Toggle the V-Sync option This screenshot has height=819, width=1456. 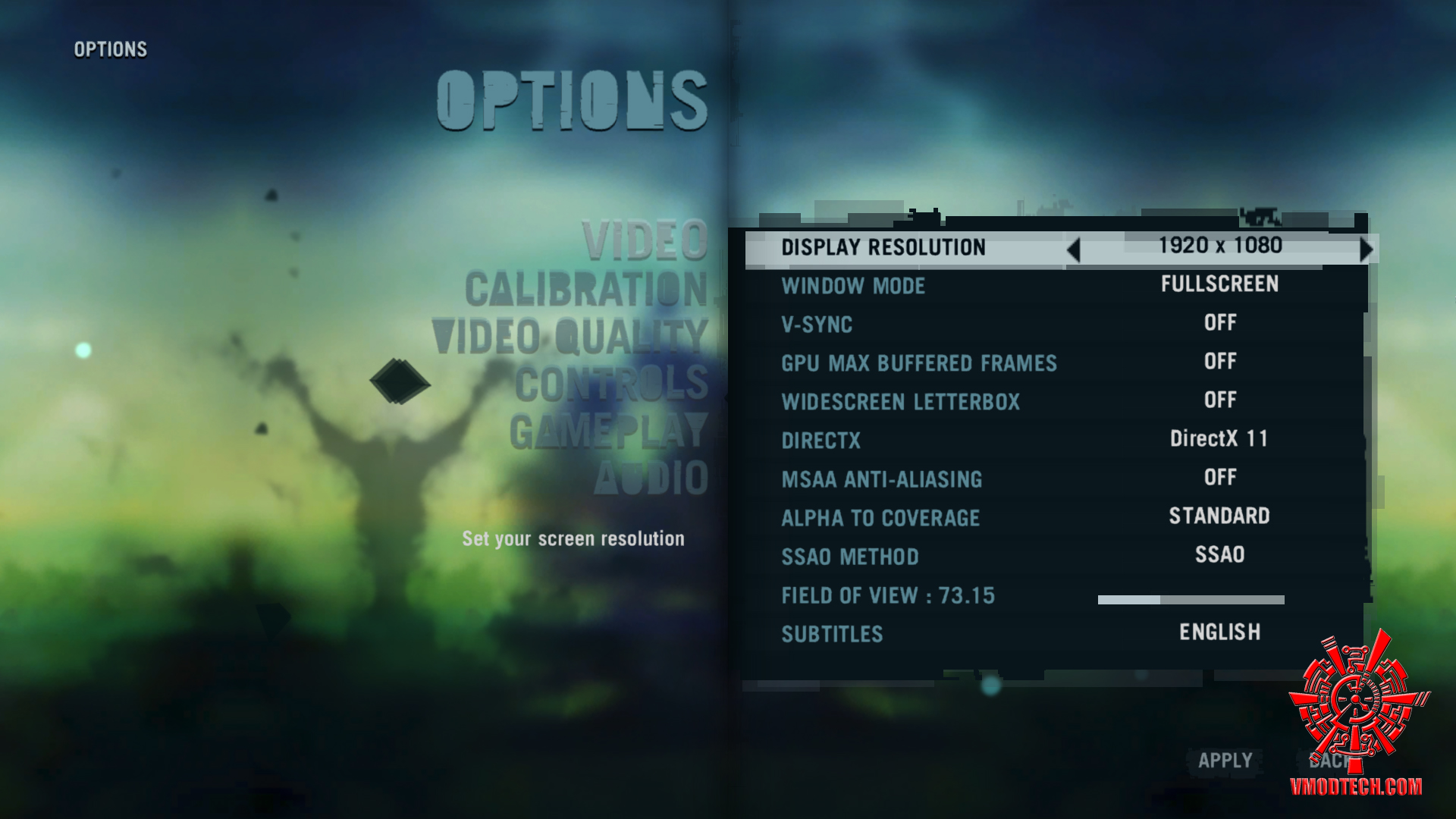(x=1219, y=323)
